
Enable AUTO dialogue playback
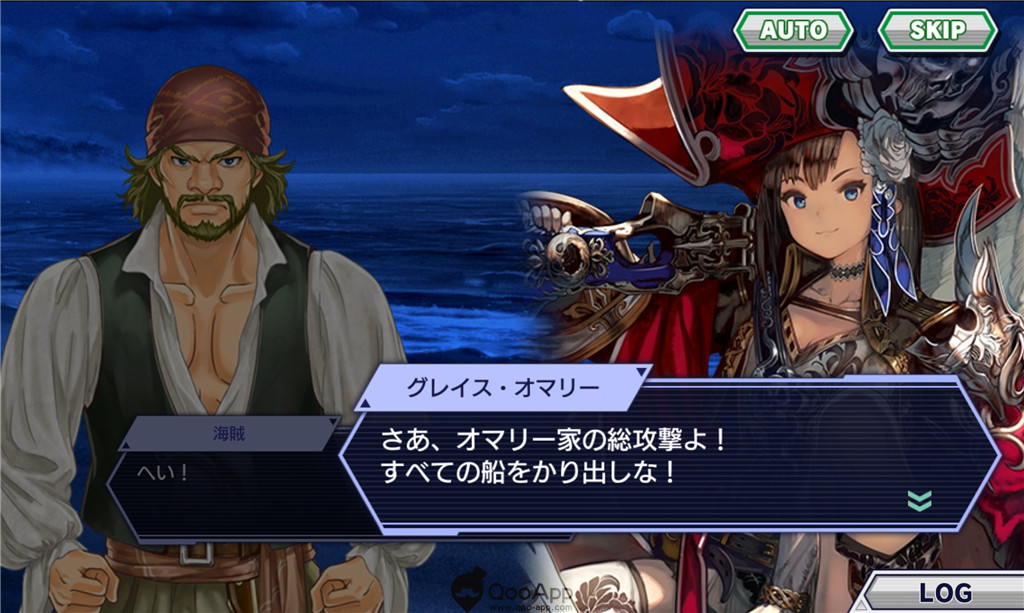tap(793, 30)
